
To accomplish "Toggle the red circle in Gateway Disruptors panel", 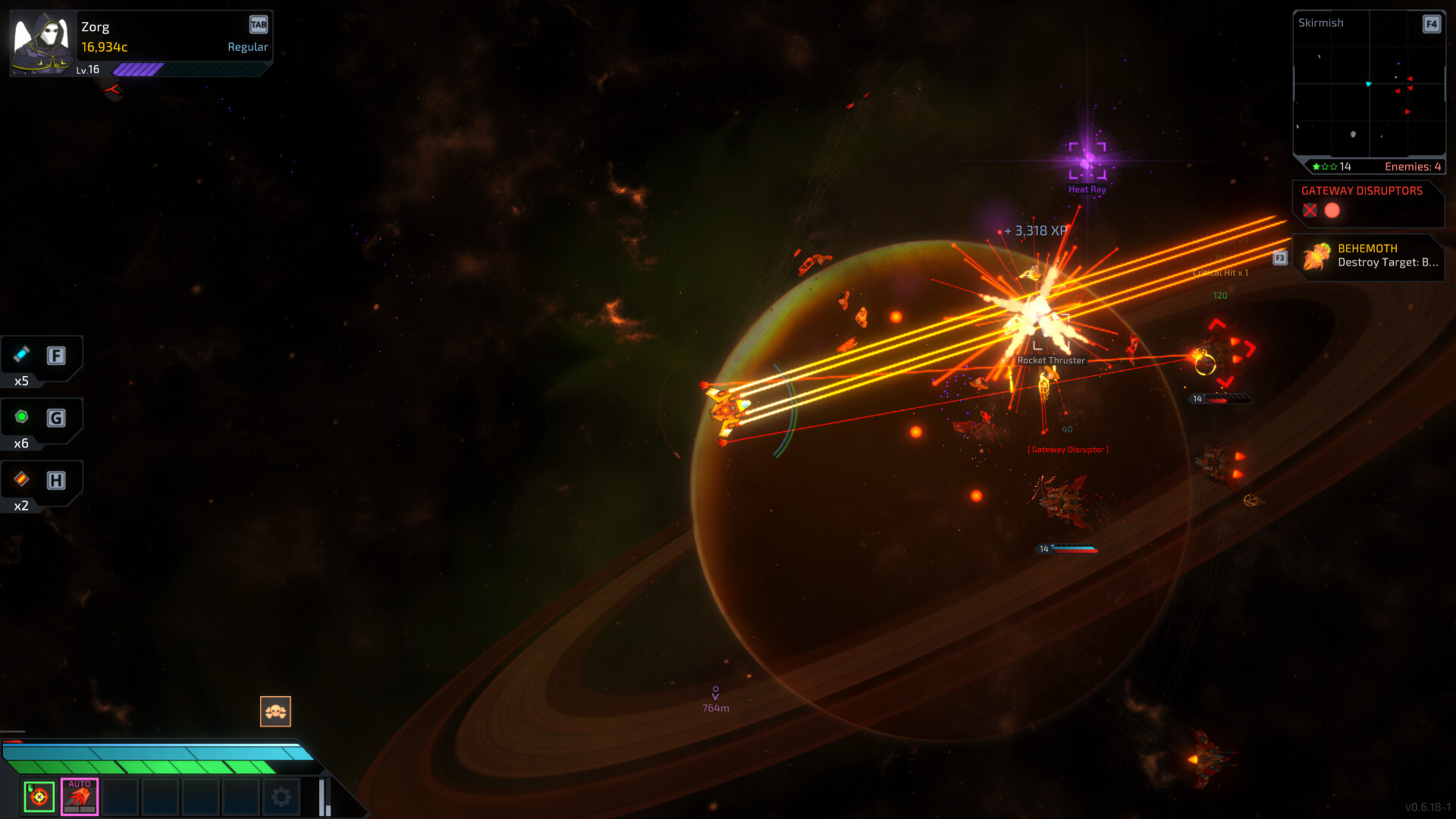I will point(1332,211).
